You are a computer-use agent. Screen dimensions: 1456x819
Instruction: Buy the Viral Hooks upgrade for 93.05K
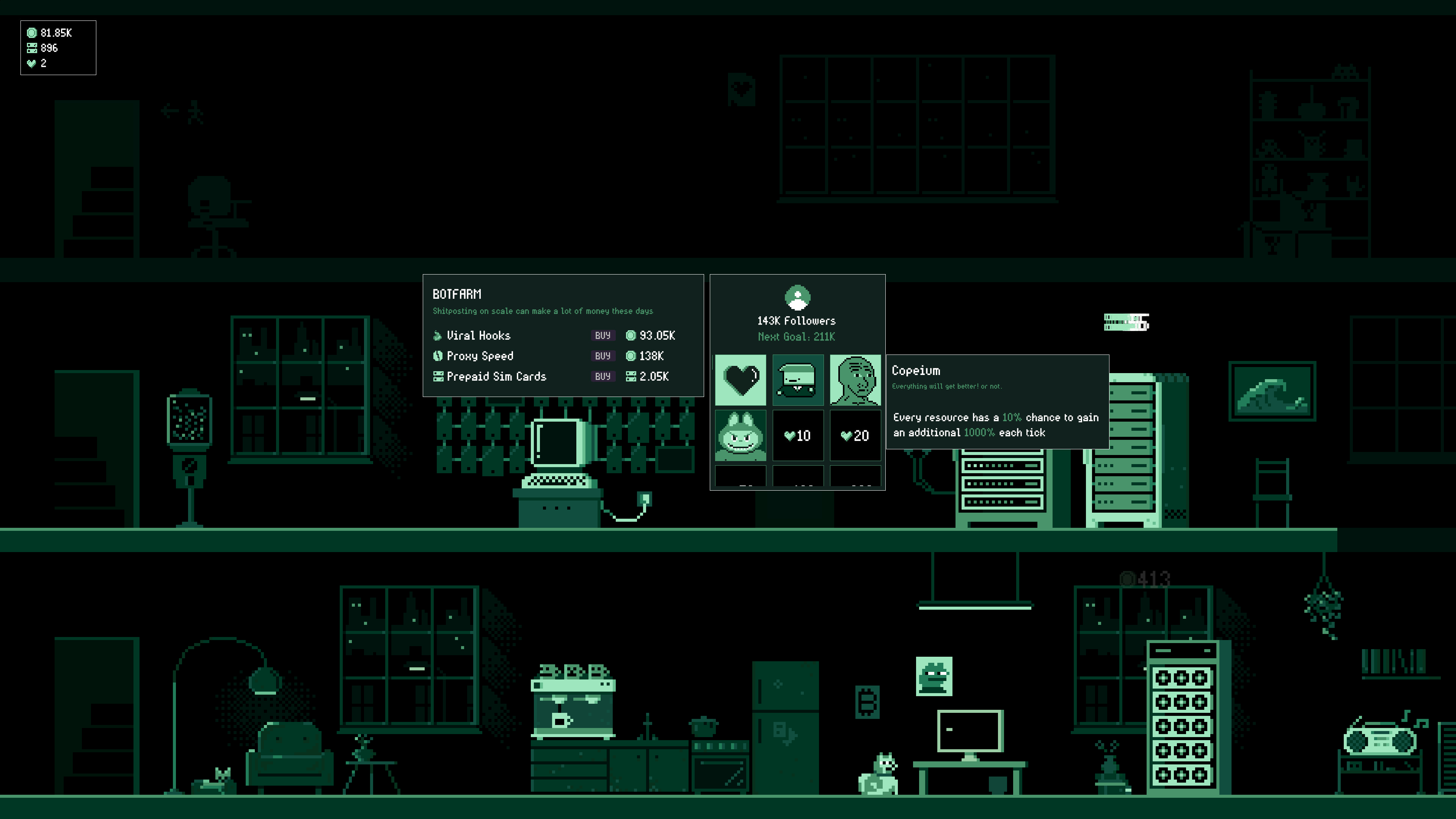point(602,335)
